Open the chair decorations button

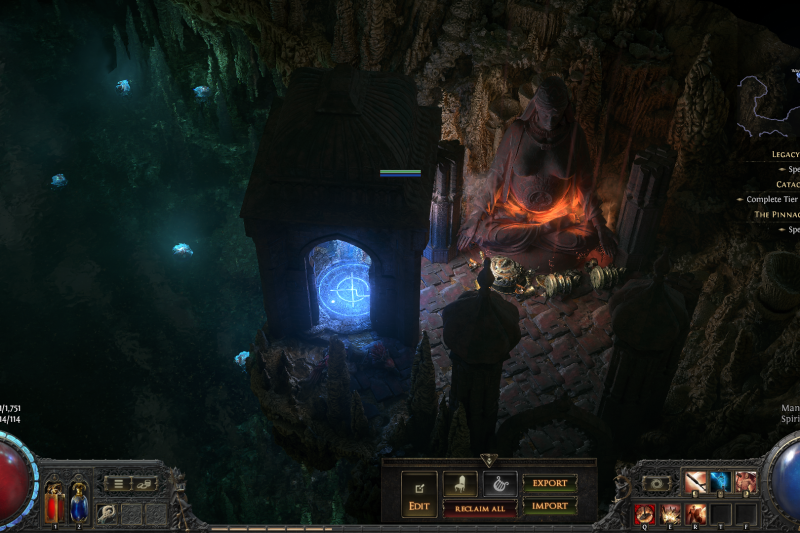(x=460, y=484)
